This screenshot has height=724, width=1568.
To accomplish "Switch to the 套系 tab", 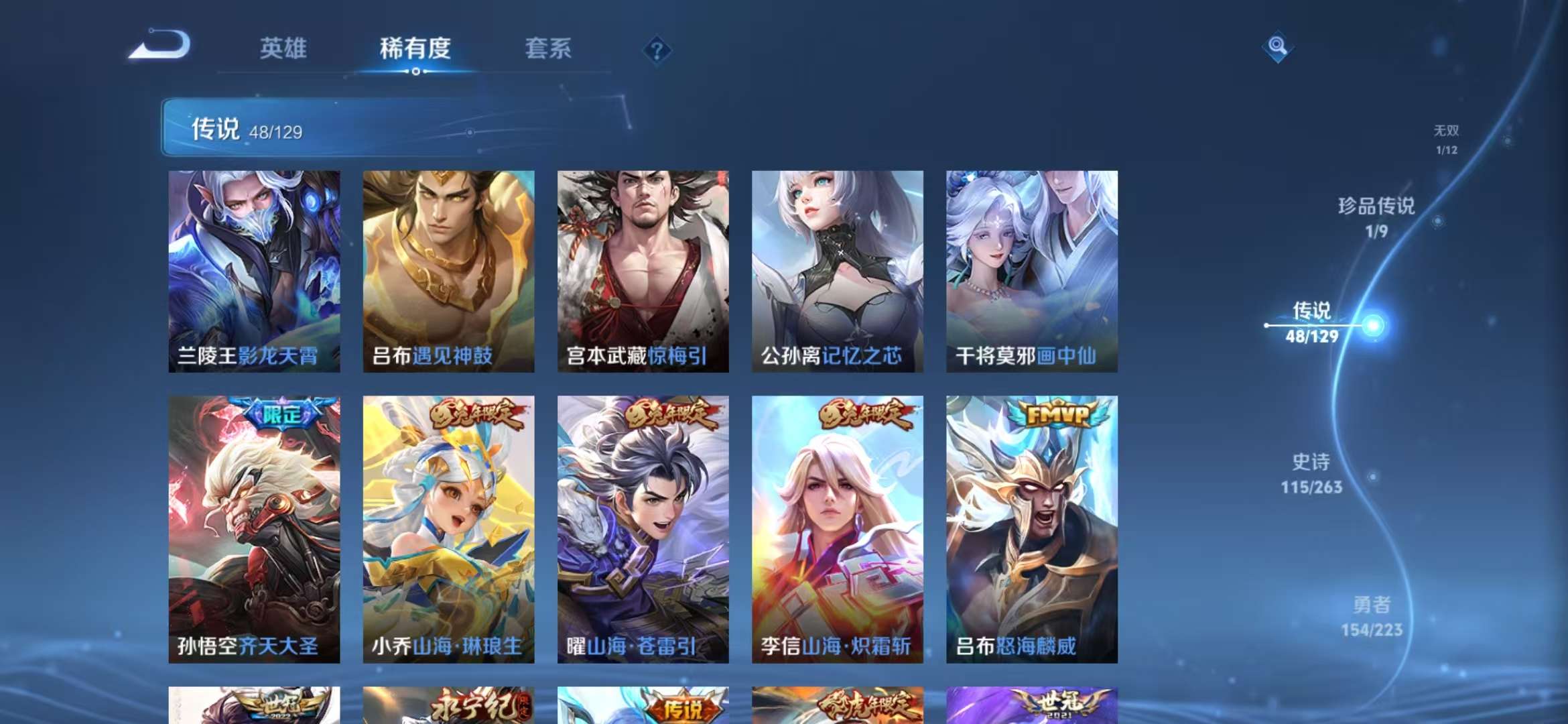I will (549, 49).
